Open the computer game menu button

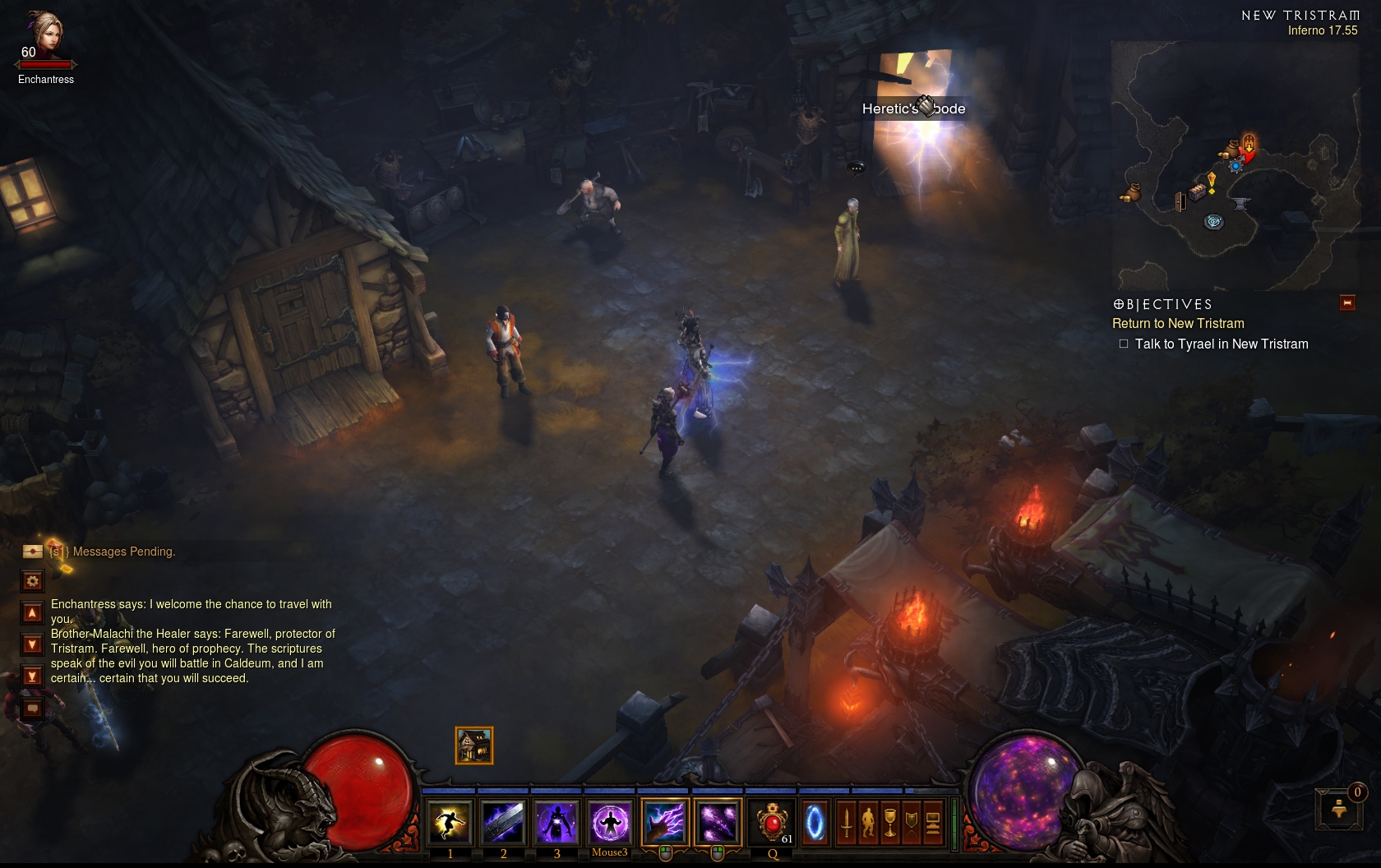point(932,822)
